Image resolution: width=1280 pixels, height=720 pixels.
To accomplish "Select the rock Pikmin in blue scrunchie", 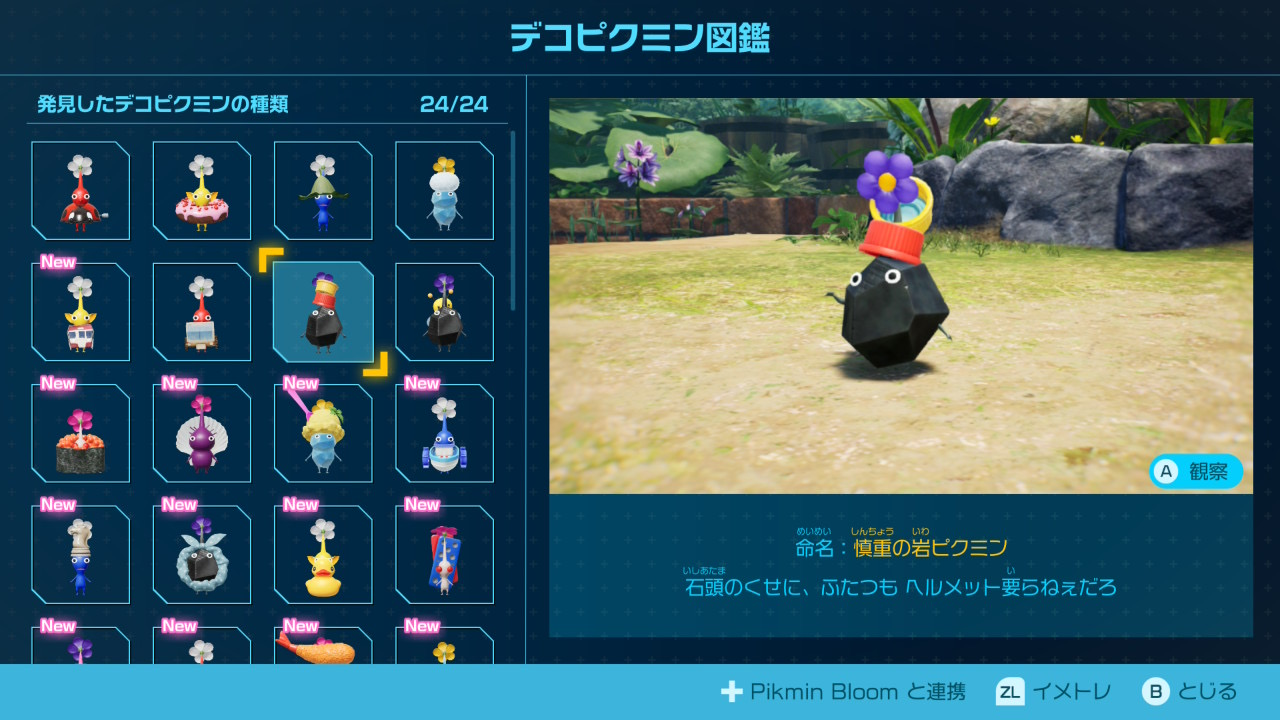I will tap(202, 554).
